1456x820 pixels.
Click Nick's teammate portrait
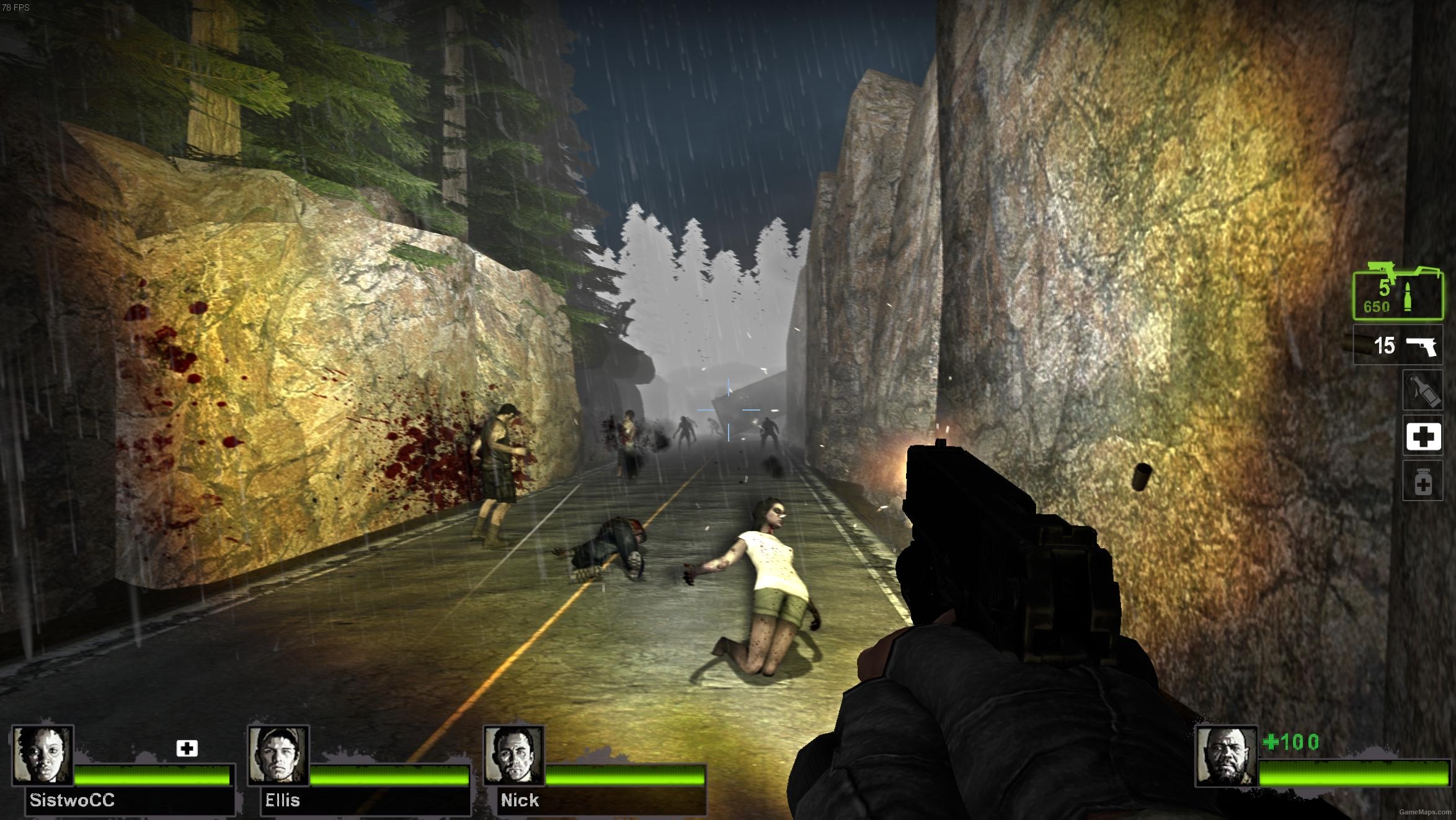coord(513,755)
